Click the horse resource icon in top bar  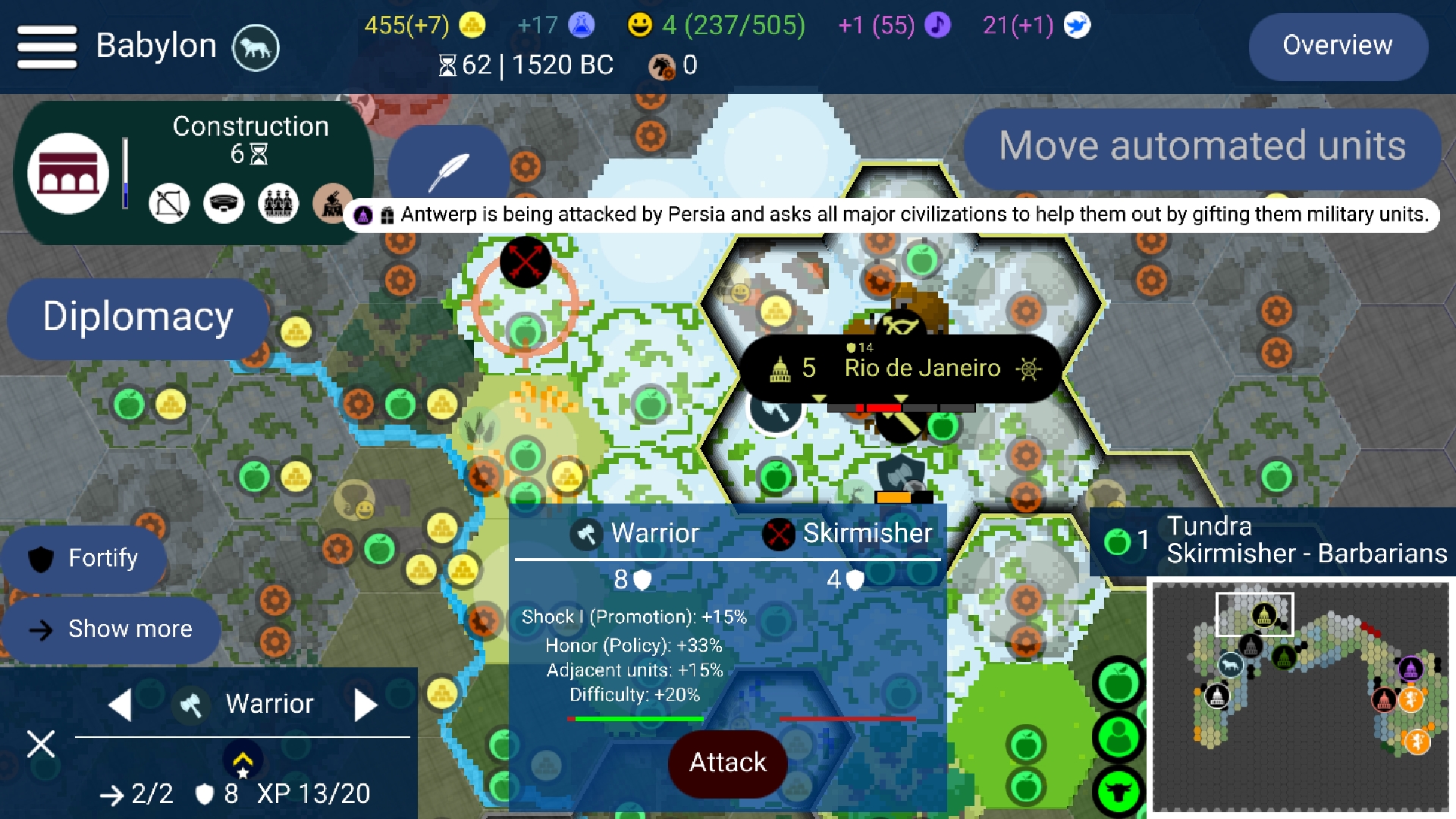[661, 66]
